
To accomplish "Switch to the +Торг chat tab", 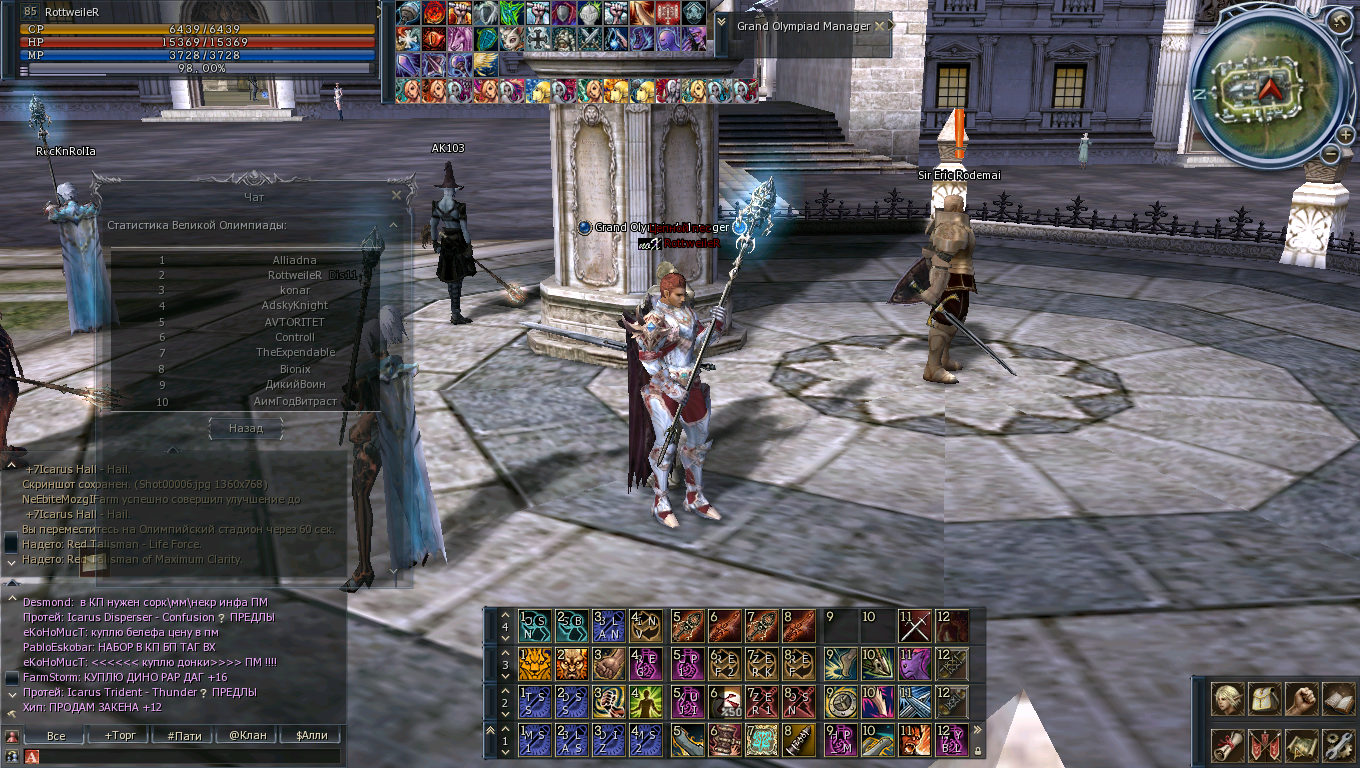I will point(120,736).
